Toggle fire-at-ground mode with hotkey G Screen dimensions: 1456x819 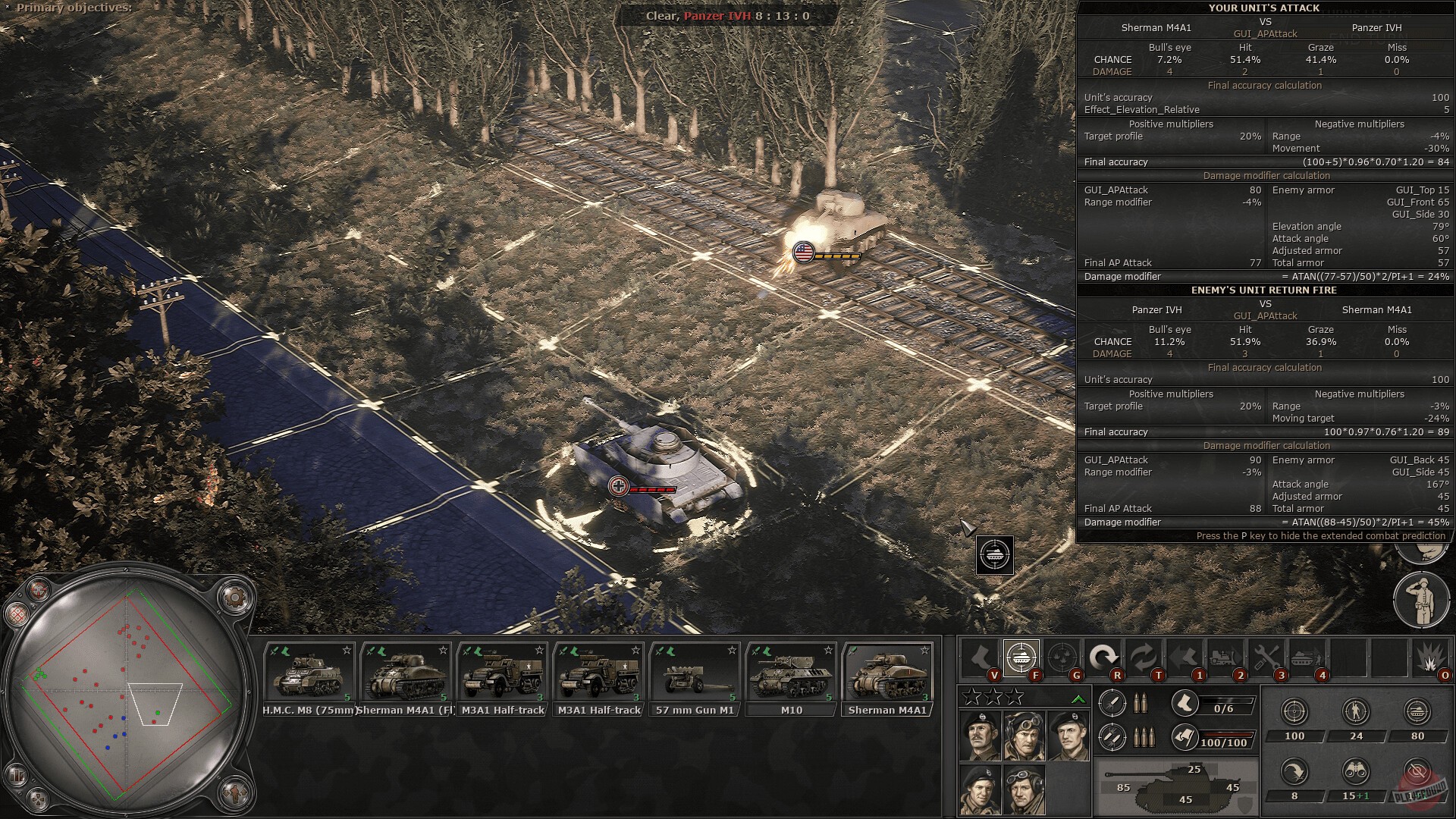[1062, 656]
